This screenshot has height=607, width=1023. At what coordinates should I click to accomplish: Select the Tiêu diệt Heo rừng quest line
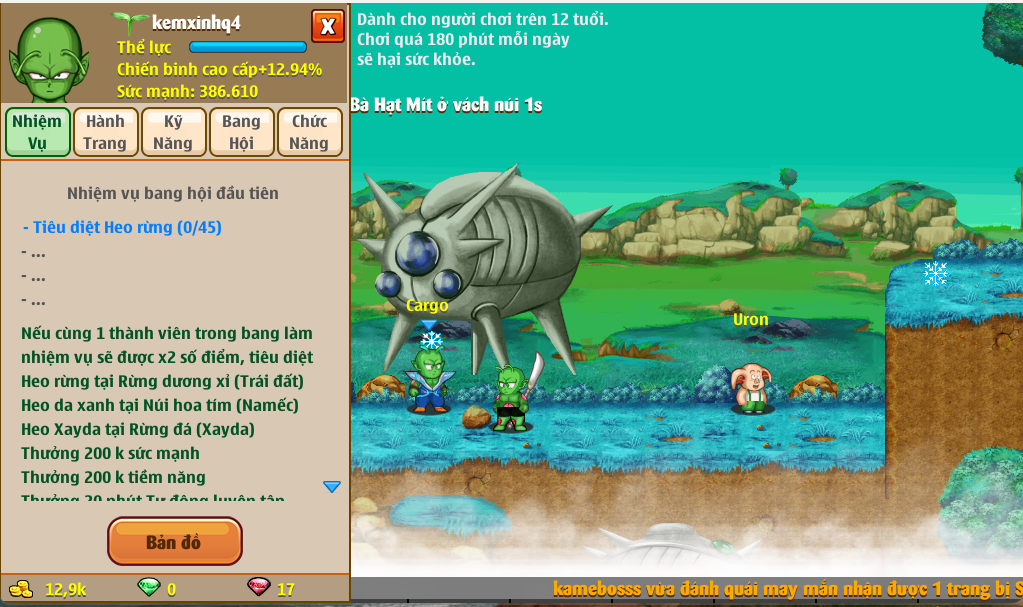[x=122, y=227]
